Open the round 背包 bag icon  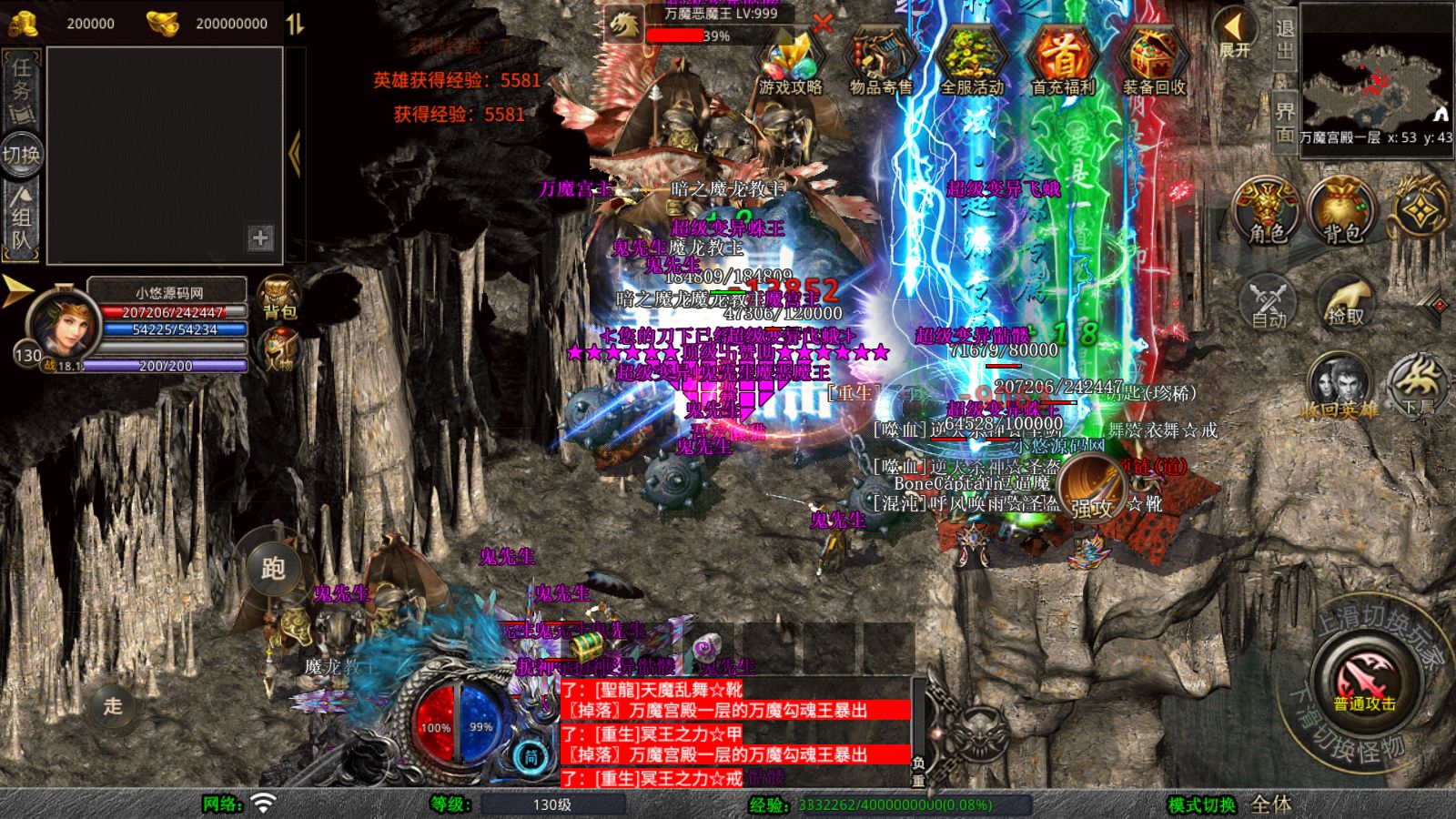[1342, 212]
